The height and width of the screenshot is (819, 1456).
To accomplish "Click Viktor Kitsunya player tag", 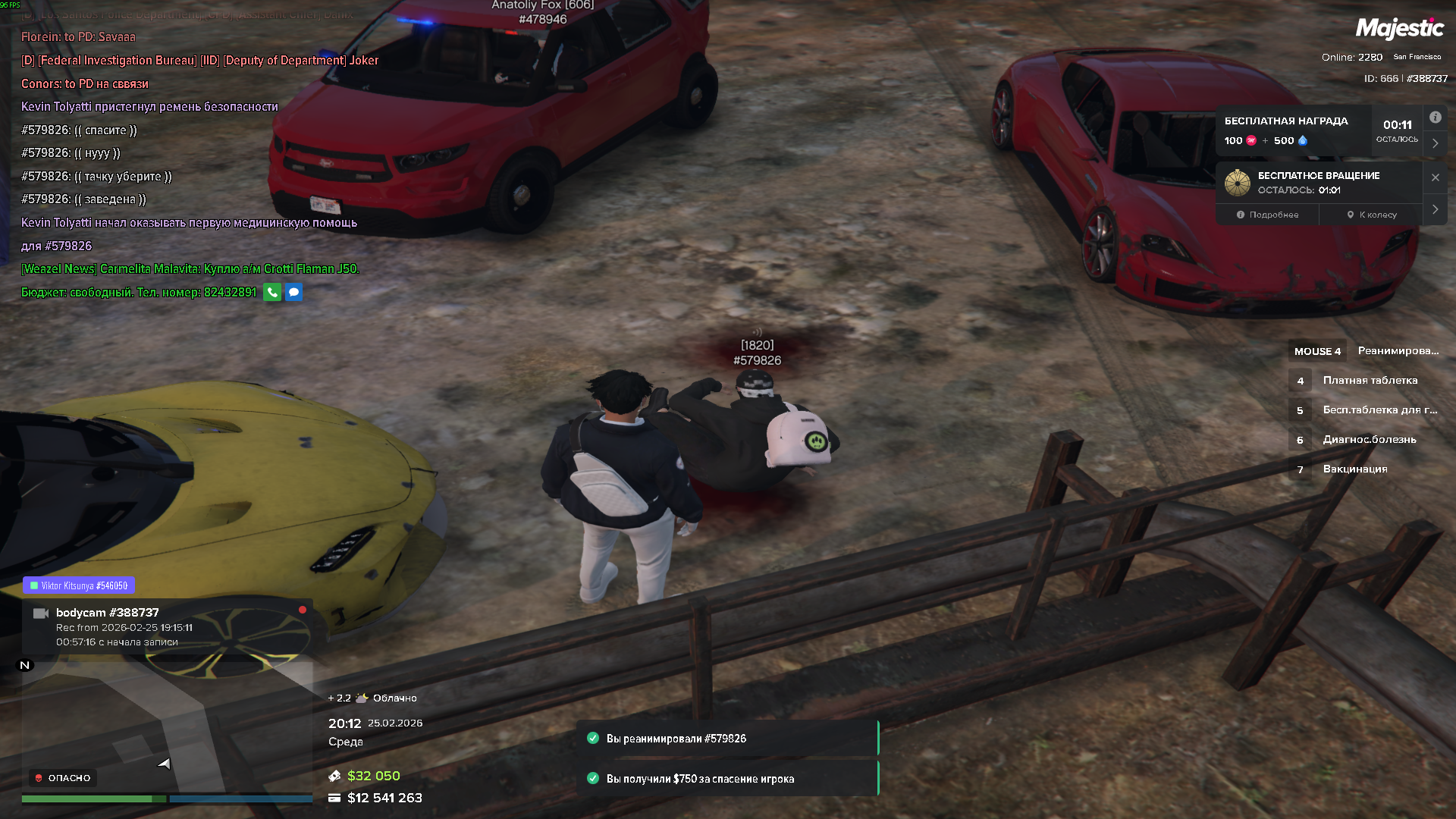I will click(79, 585).
